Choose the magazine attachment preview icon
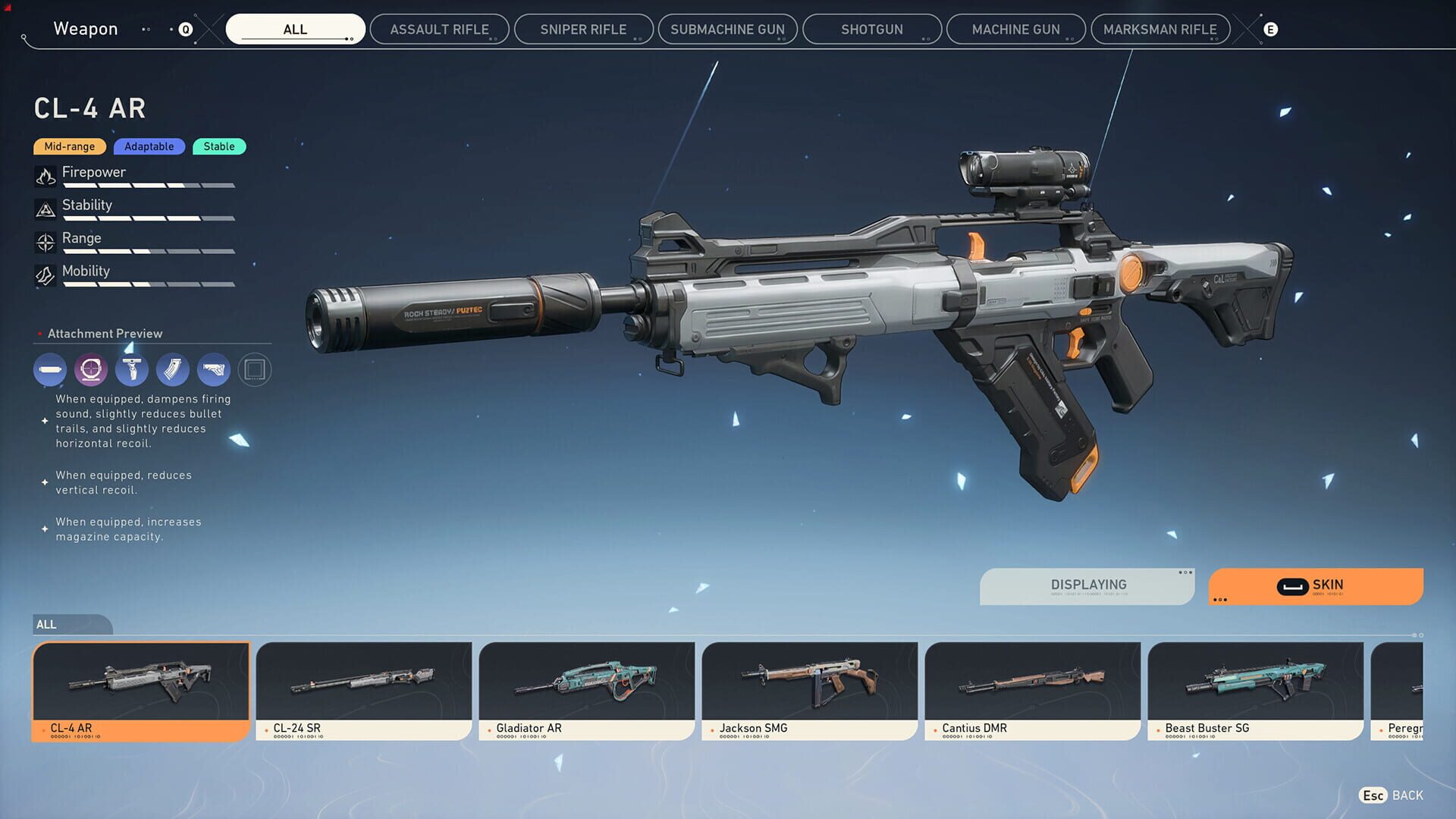 [173, 369]
